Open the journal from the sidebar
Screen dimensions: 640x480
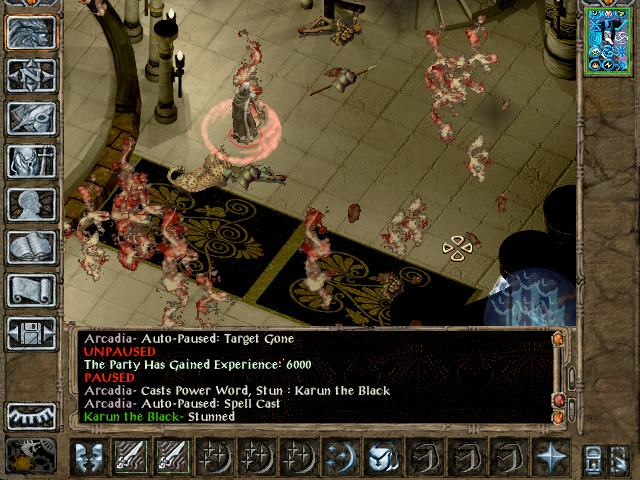(x=32, y=118)
